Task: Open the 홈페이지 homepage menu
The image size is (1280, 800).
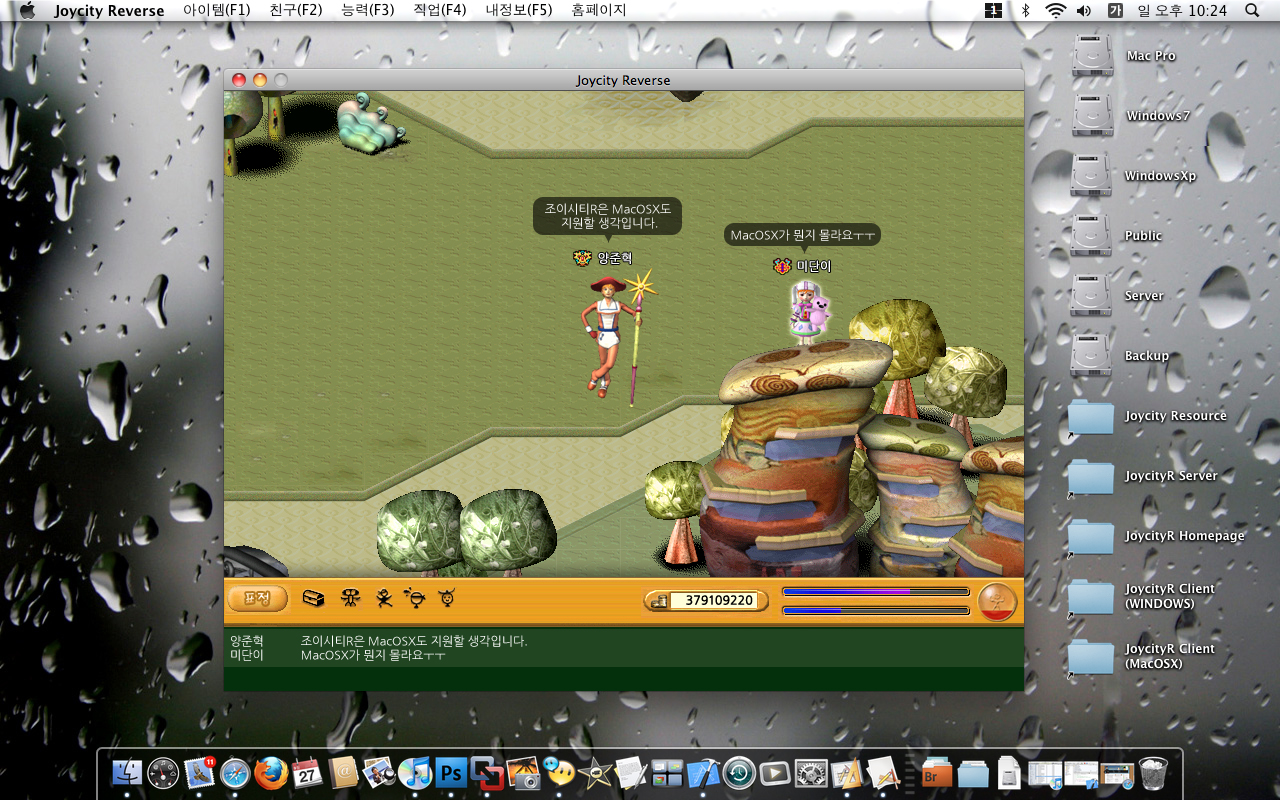Action: [x=599, y=10]
